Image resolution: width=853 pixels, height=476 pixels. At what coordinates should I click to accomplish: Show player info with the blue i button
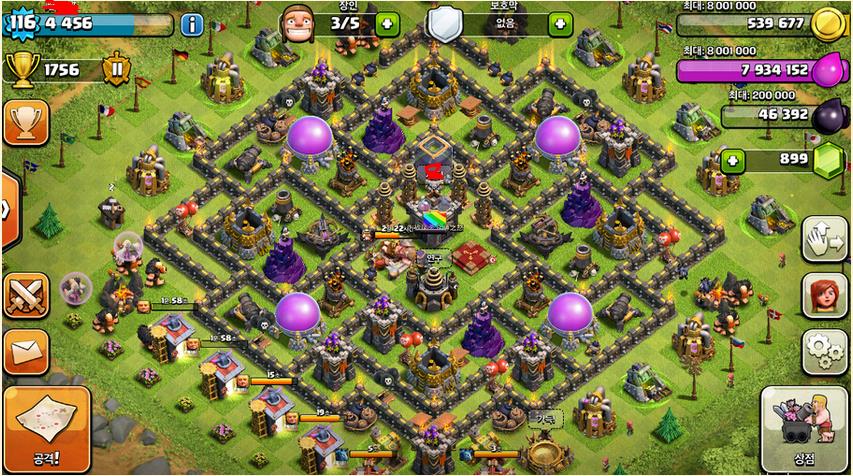(x=191, y=24)
